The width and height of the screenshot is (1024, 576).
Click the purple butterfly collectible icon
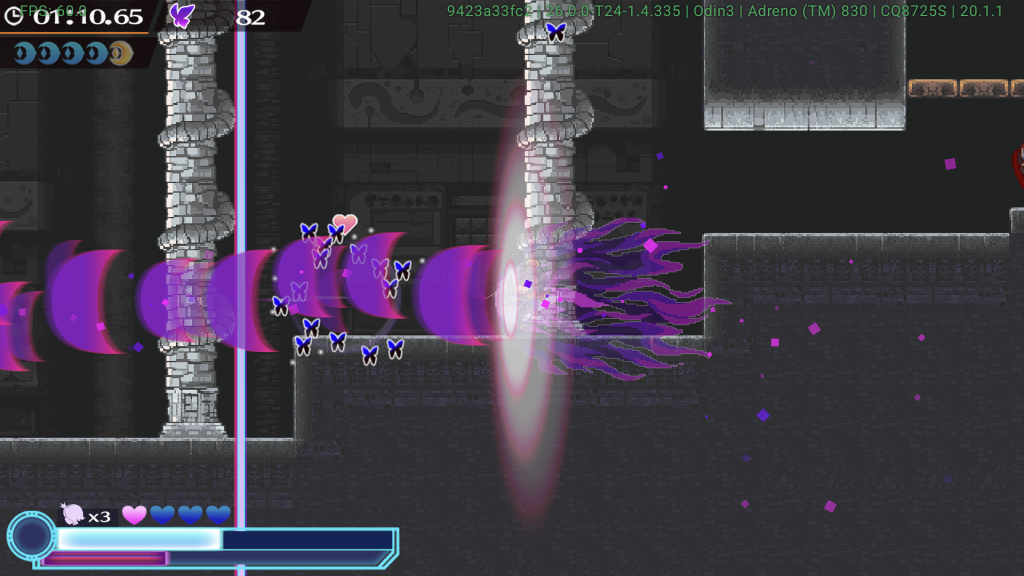[x=182, y=15]
